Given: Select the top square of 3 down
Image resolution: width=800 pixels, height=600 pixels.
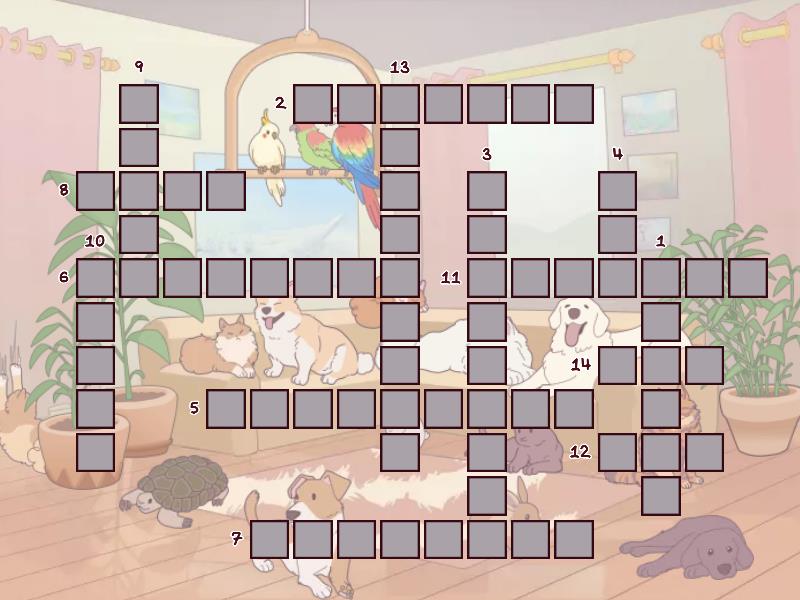Looking at the screenshot, I should [x=487, y=190].
